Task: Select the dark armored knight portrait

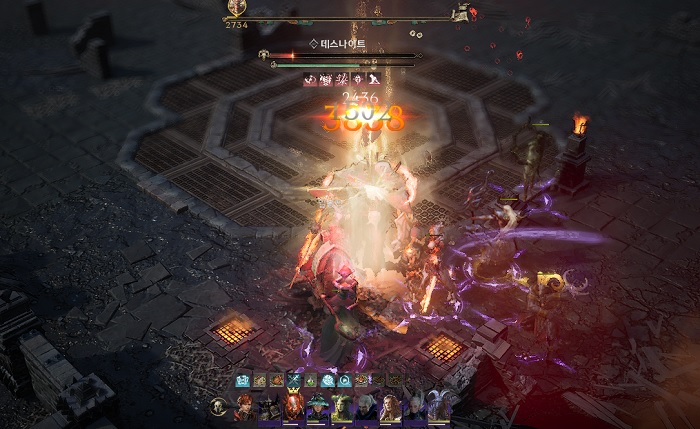Action: (x=269, y=408)
